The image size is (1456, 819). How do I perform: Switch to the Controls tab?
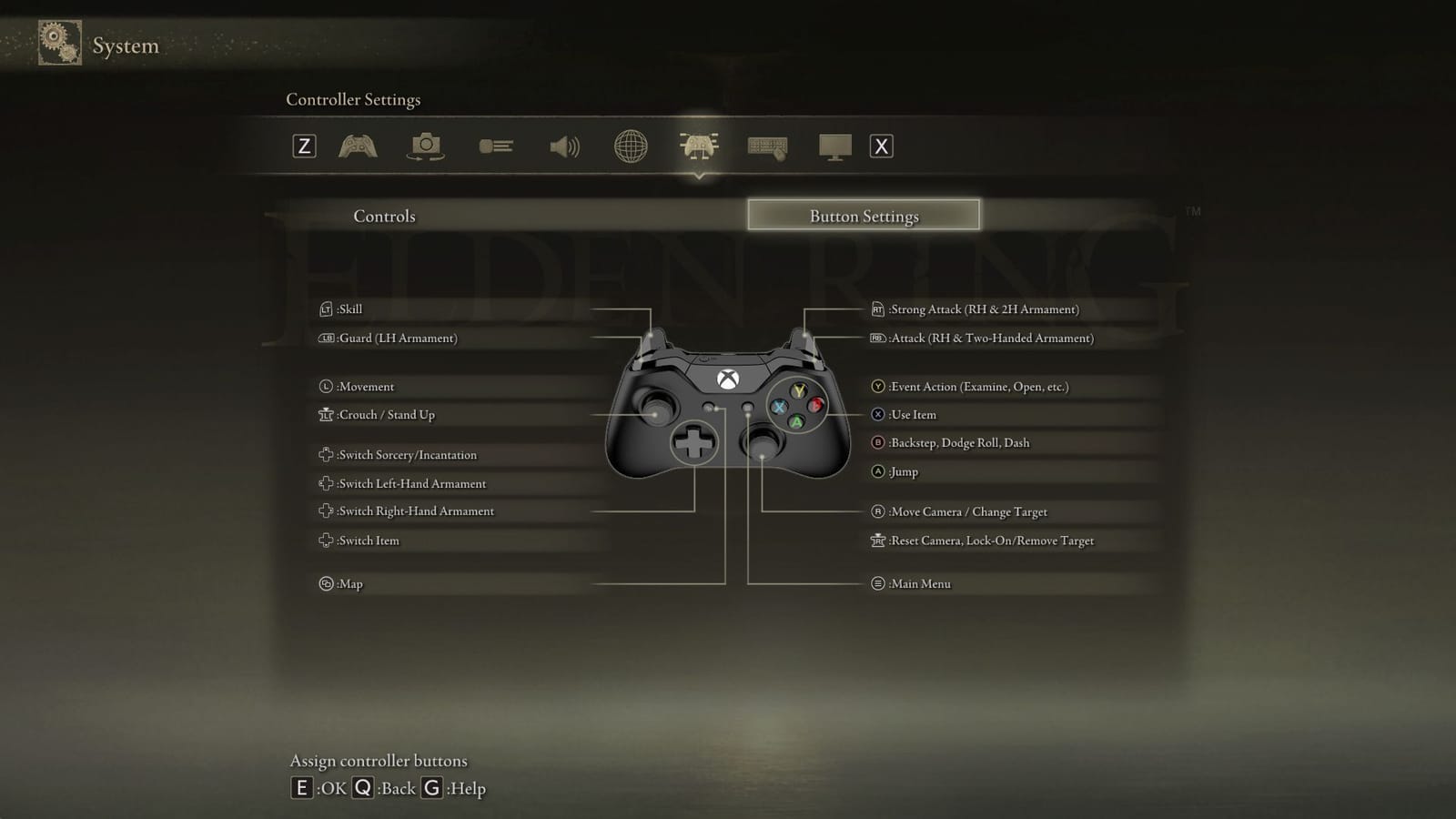tap(383, 216)
